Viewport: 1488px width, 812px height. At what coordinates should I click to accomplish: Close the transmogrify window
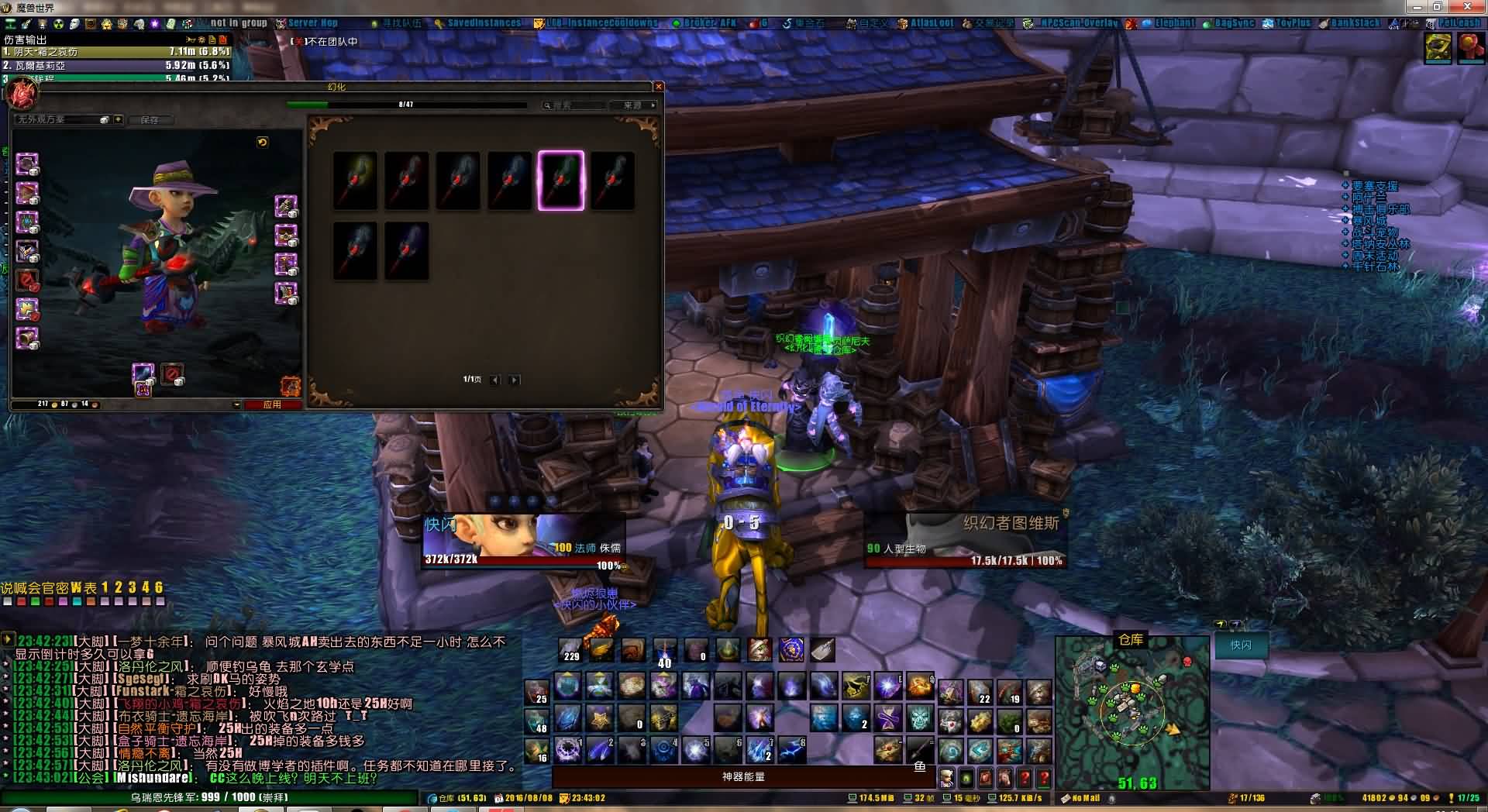coord(659,87)
